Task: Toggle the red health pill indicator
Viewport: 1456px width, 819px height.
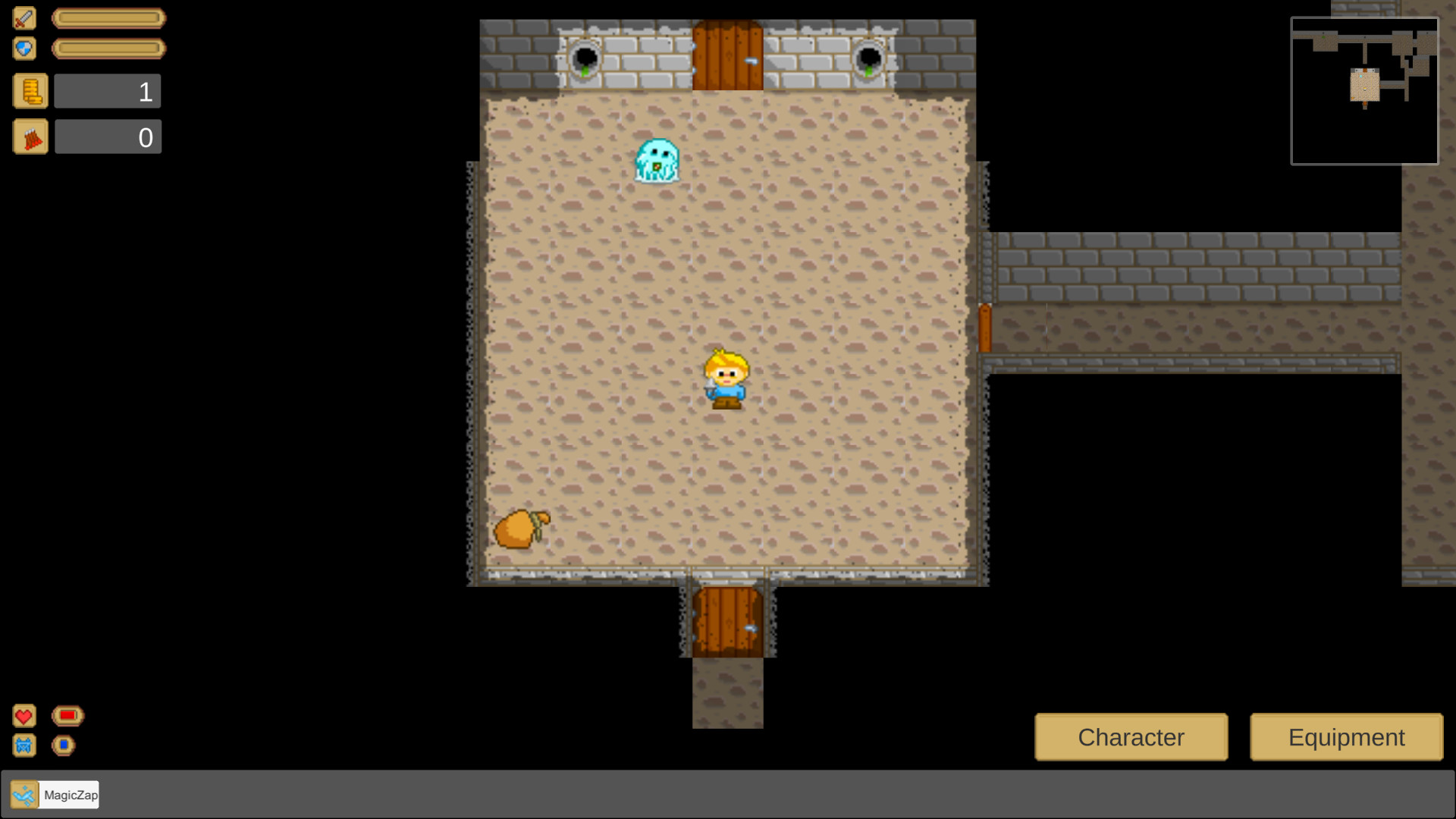Action: pos(67,715)
